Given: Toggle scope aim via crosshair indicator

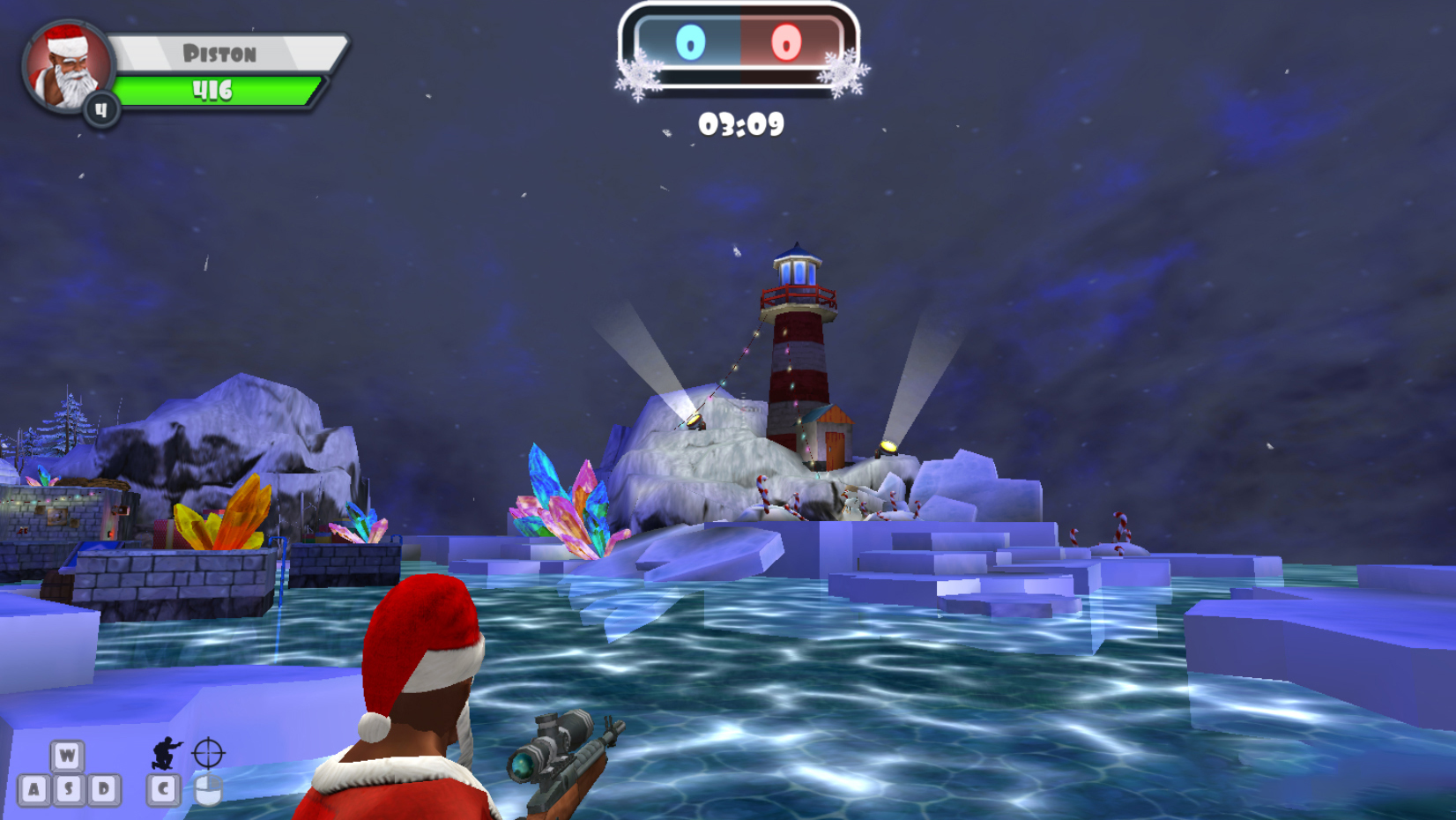Looking at the screenshot, I should pos(209,754).
